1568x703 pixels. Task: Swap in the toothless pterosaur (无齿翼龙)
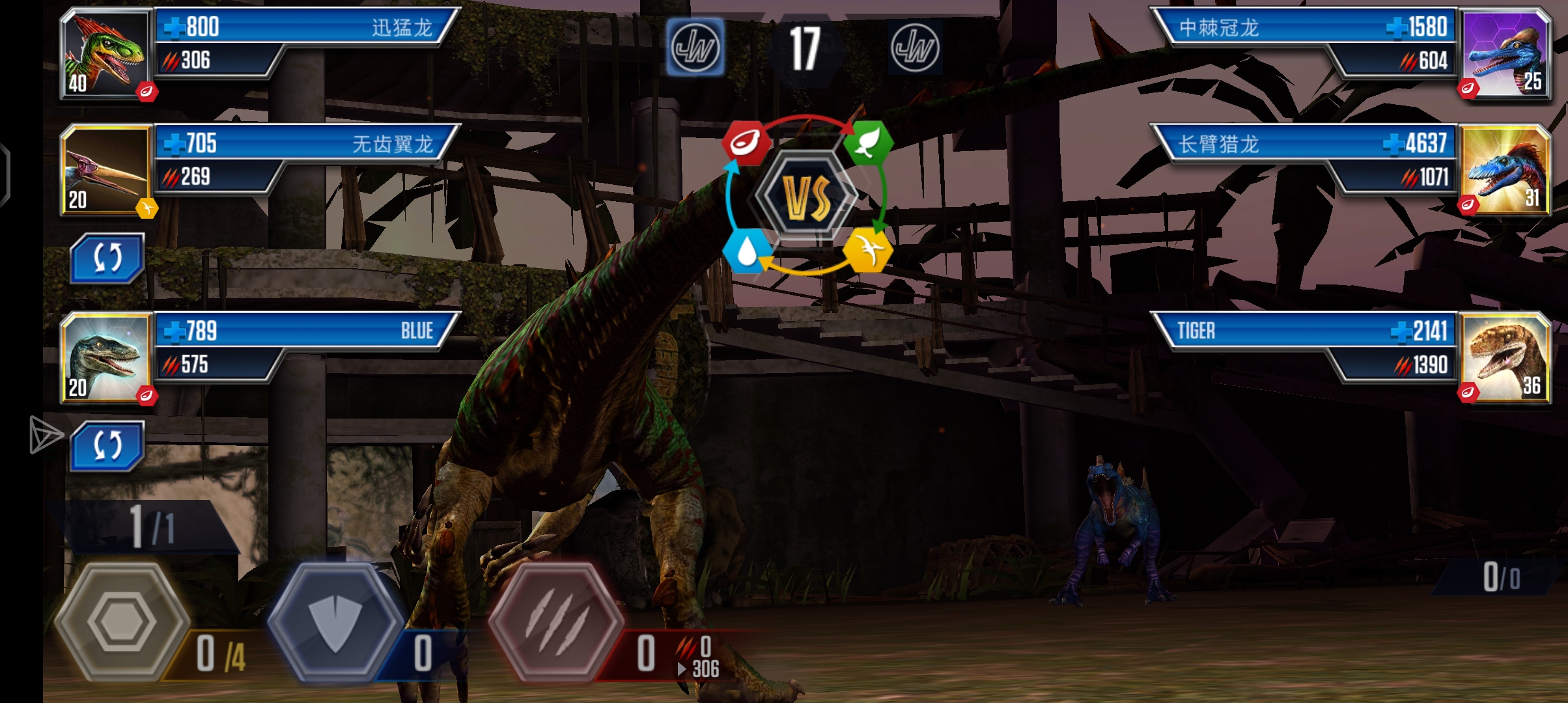(x=107, y=258)
